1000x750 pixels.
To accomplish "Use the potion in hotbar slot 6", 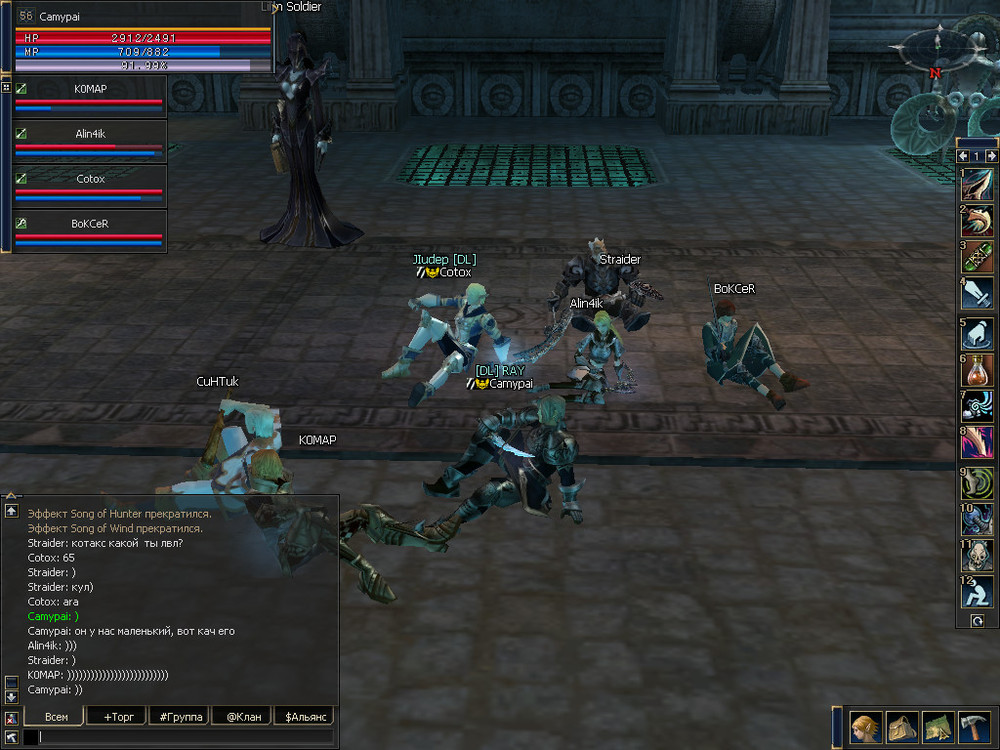I will point(978,370).
